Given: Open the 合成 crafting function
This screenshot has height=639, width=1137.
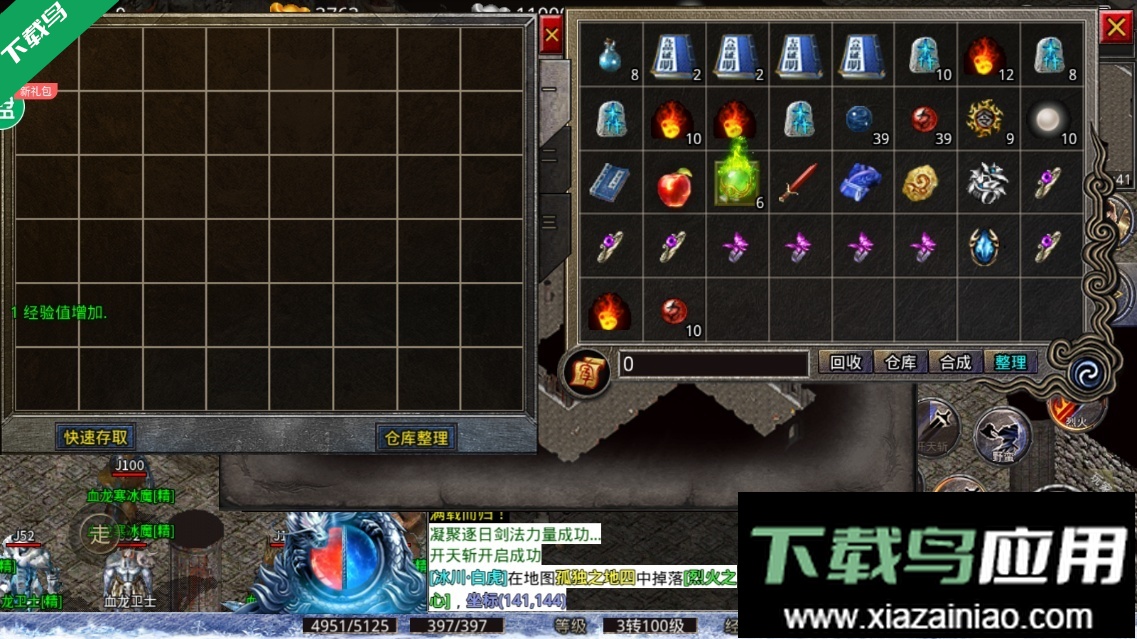Looking at the screenshot, I should pos(955,362).
